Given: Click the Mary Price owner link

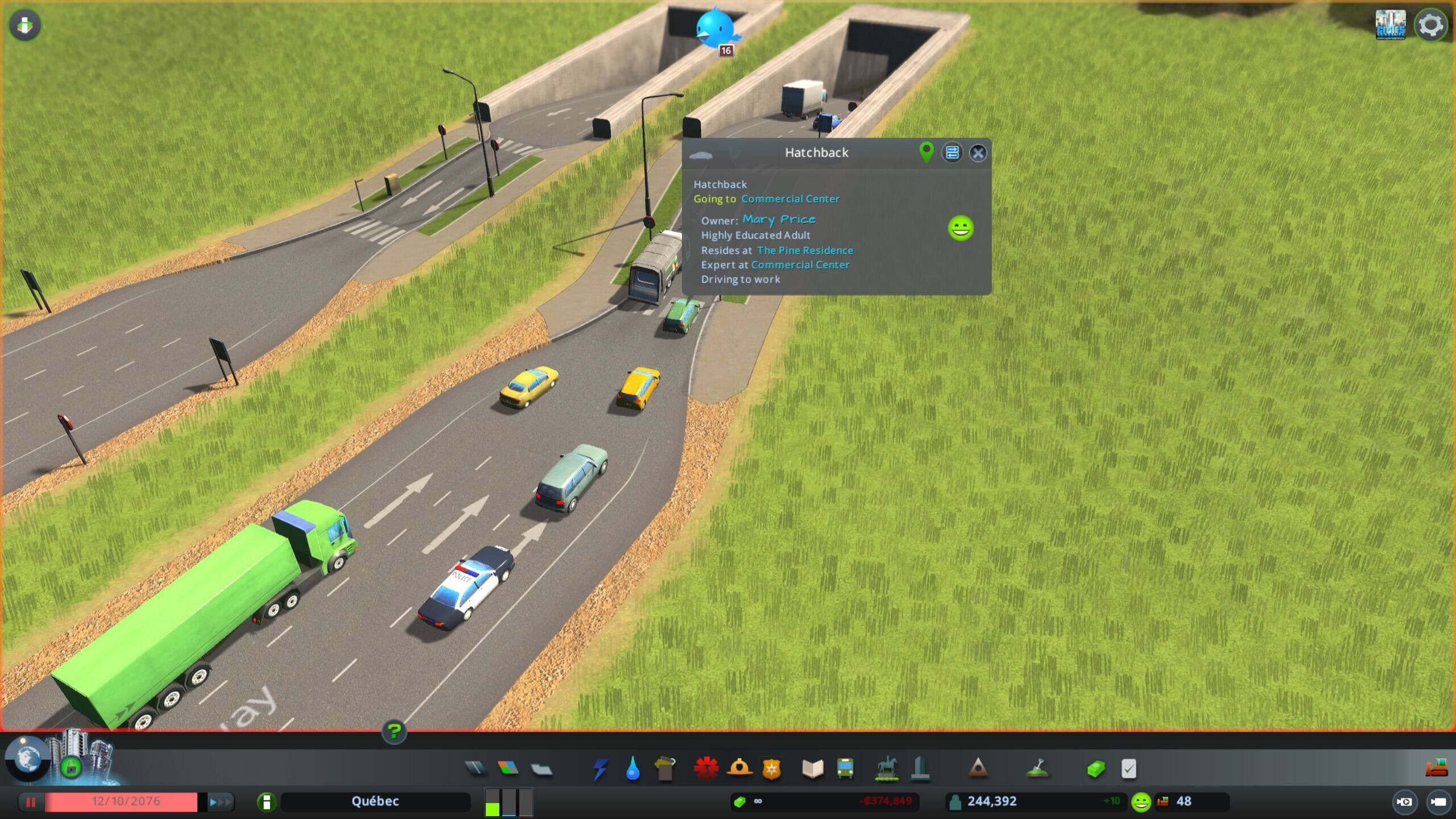Looking at the screenshot, I should pyautogui.click(x=779, y=220).
